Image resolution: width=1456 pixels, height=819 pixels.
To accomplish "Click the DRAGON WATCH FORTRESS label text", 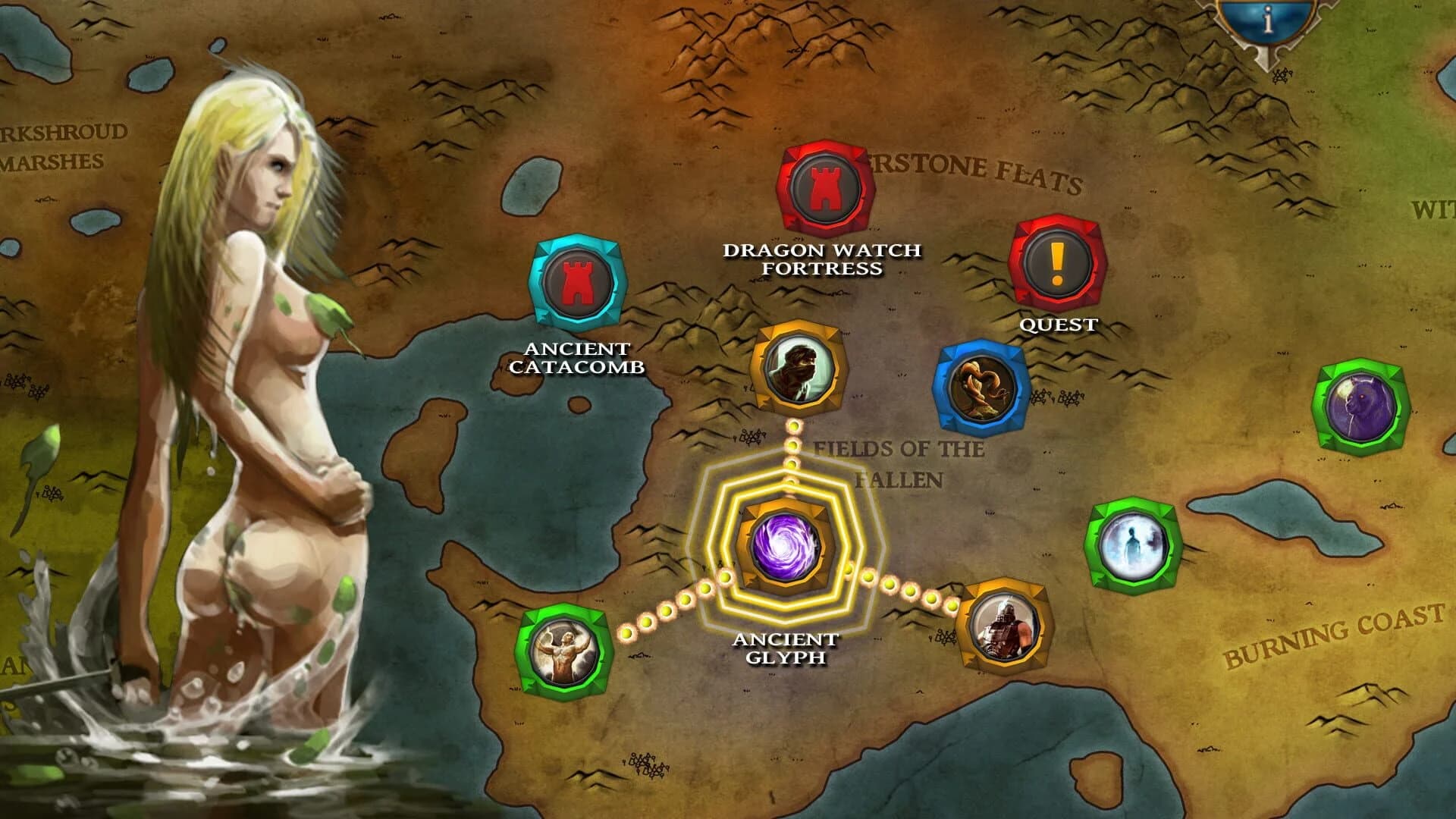I will [x=822, y=258].
